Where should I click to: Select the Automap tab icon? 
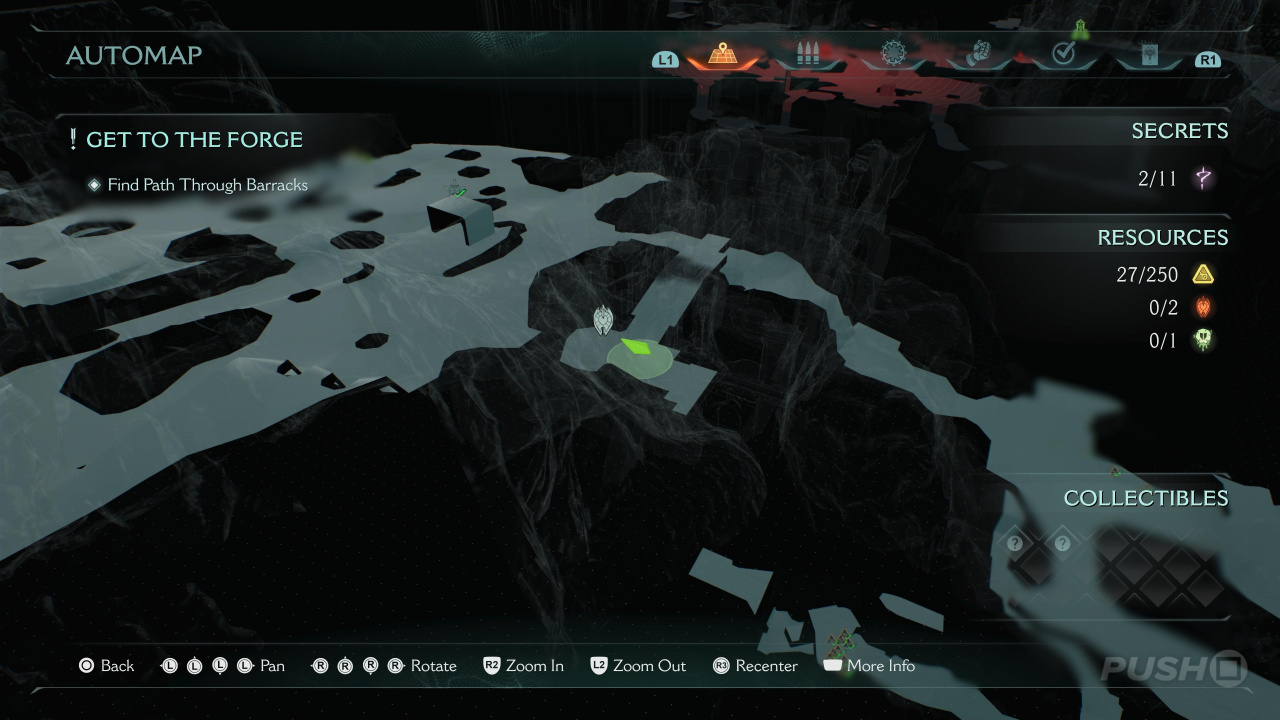(722, 55)
